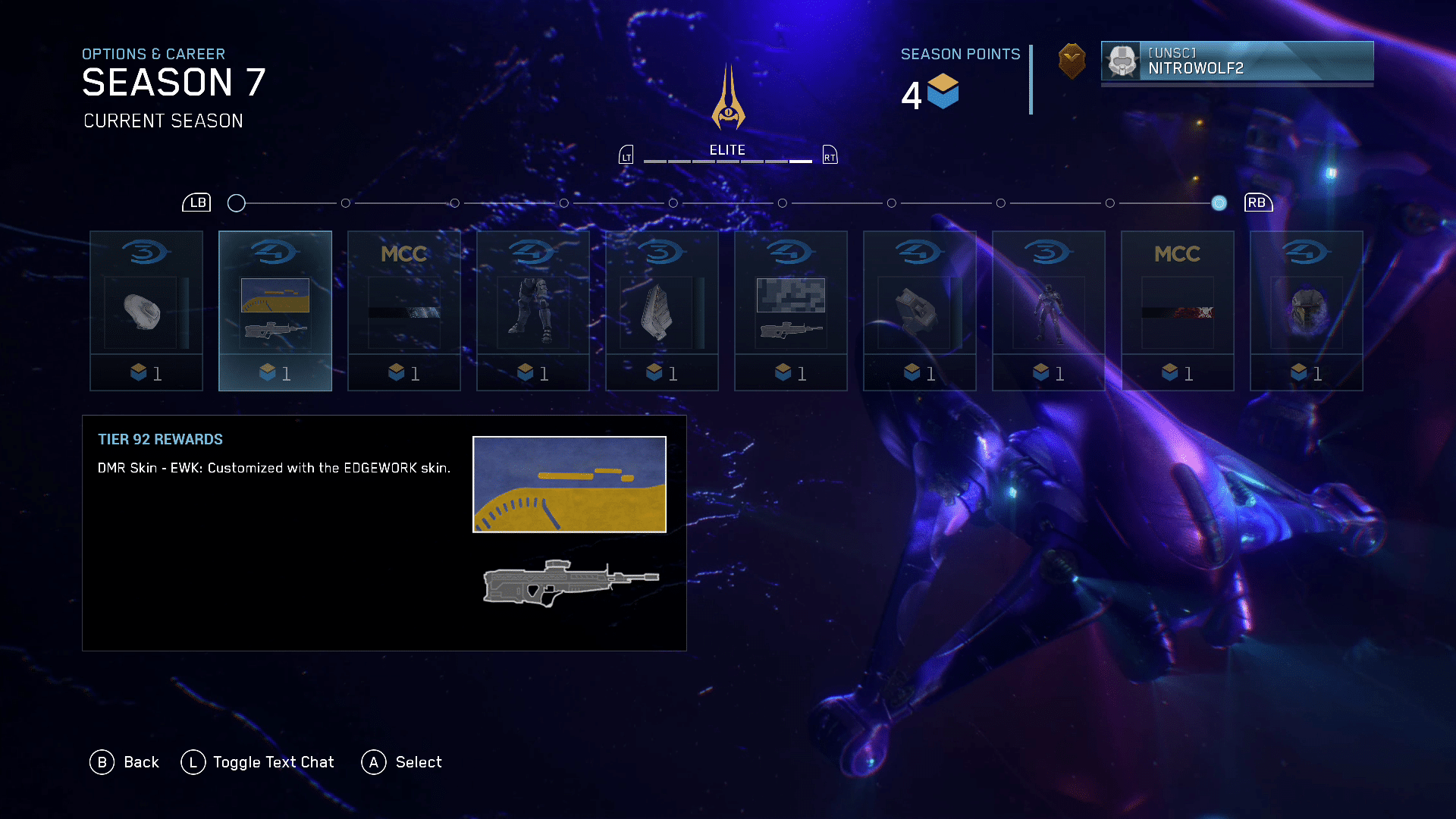Open the NITROWOLF2 player nameplate
Image resolution: width=1456 pixels, height=819 pixels.
pos(1237,61)
